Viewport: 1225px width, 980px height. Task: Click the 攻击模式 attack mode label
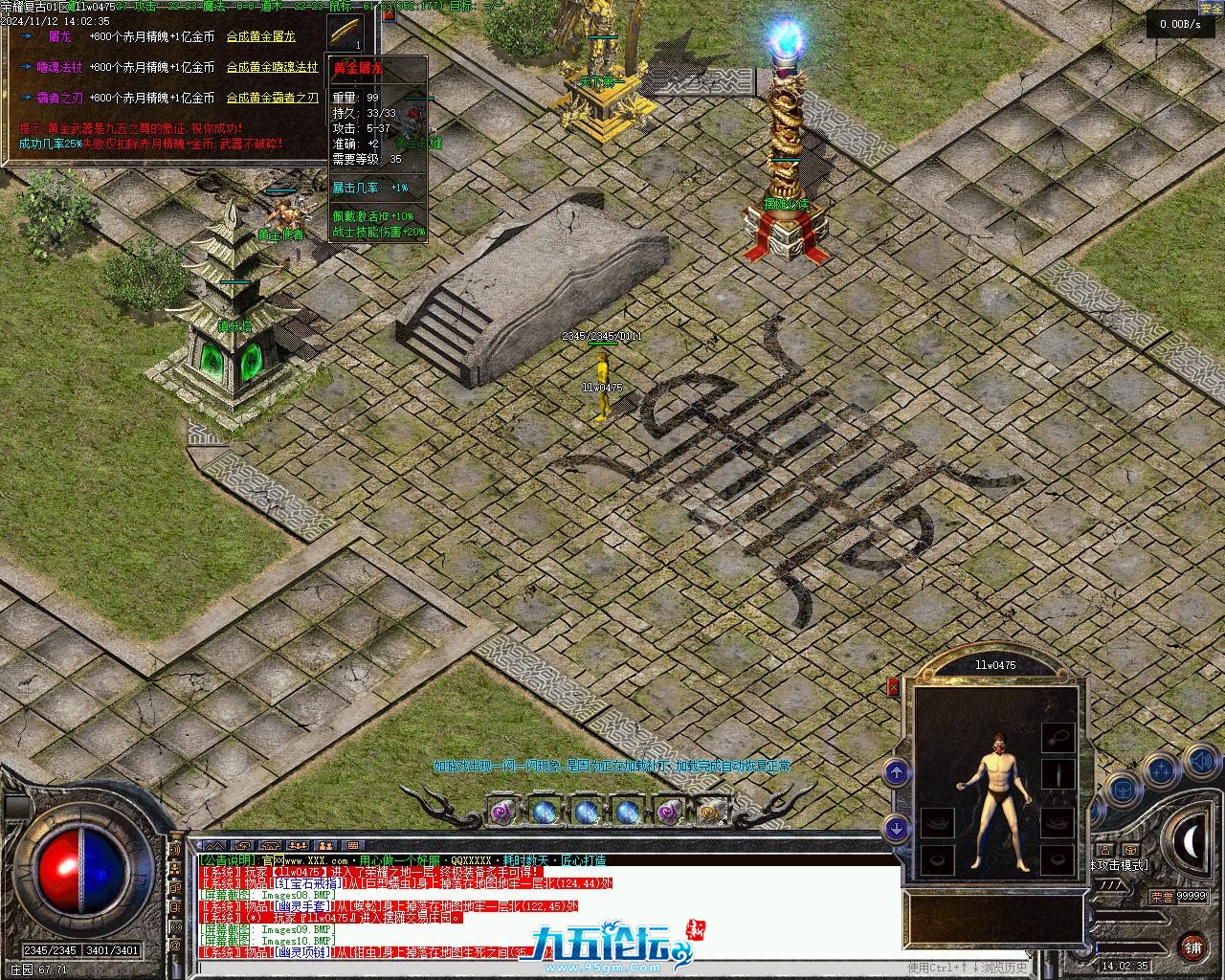click(1122, 865)
